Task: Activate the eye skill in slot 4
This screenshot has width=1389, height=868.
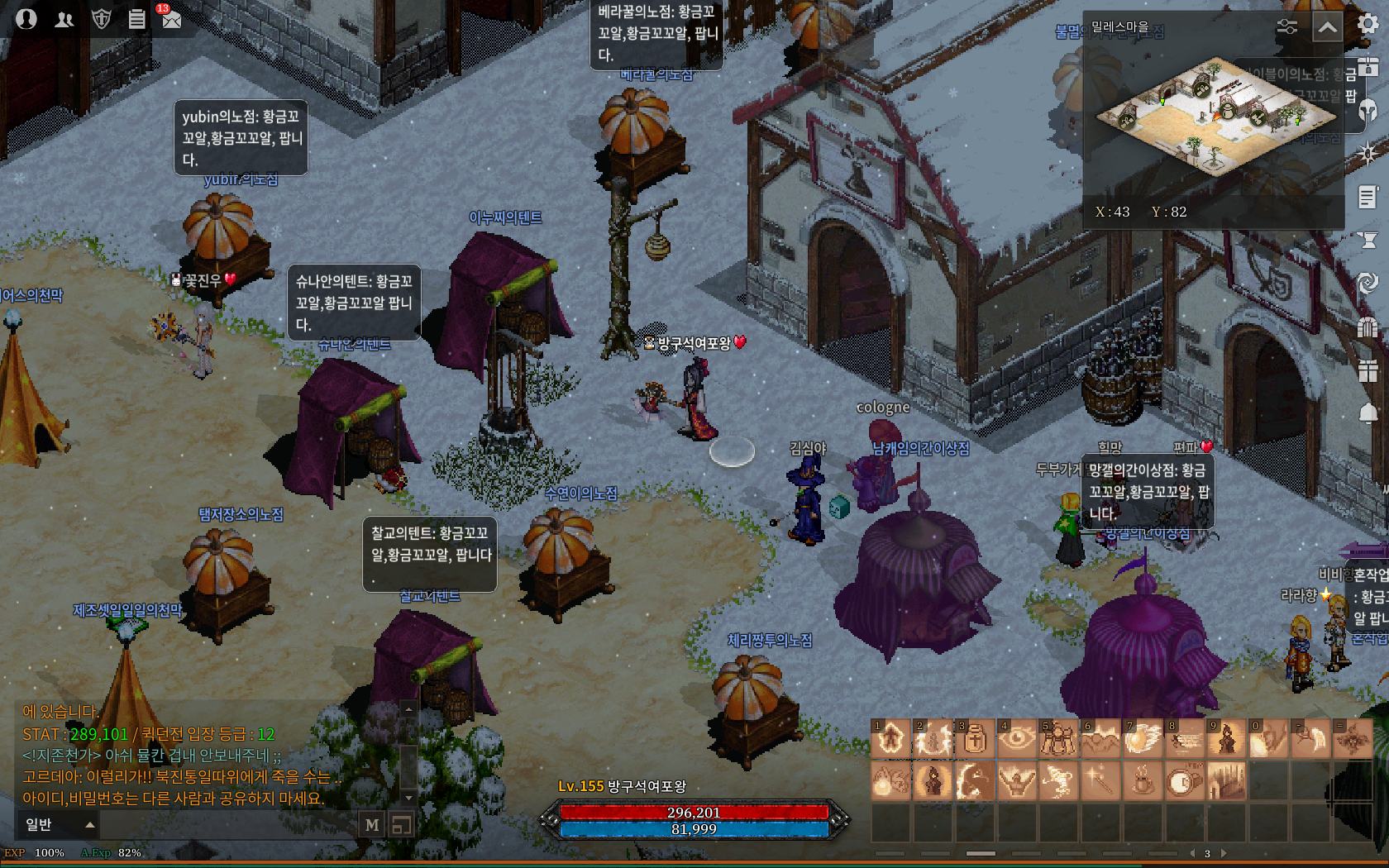Action: (1017, 738)
